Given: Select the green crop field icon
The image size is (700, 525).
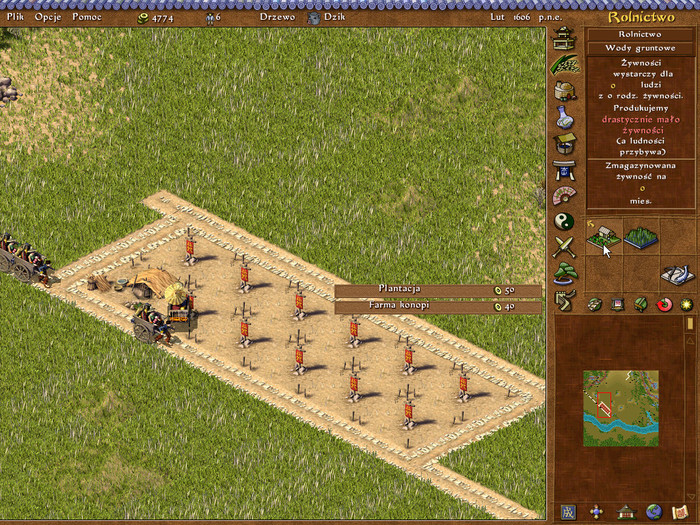Looking at the screenshot, I should tap(641, 238).
